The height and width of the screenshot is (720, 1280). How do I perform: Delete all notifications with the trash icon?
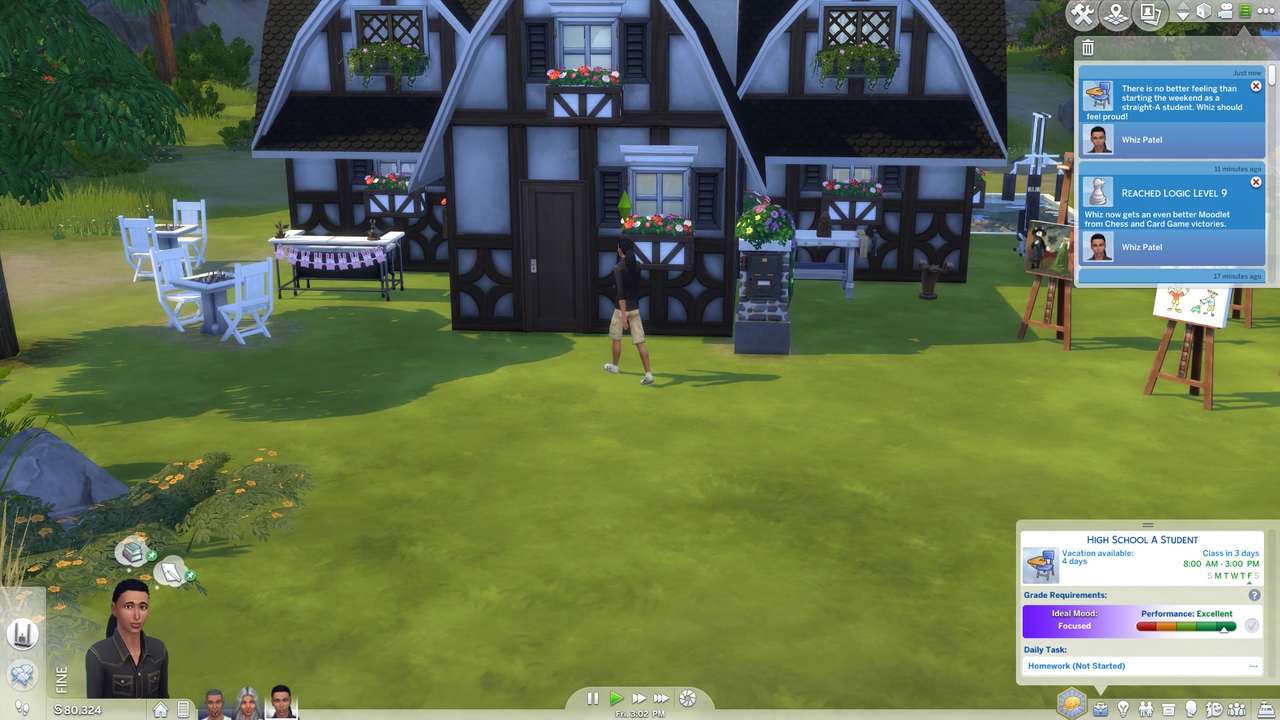click(x=1088, y=48)
